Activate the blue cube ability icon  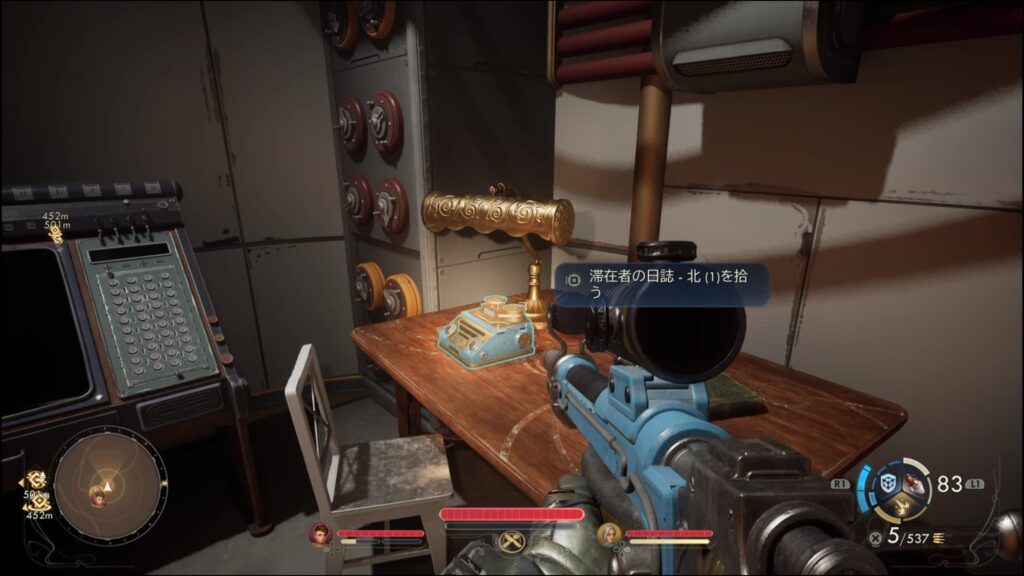click(886, 483)
